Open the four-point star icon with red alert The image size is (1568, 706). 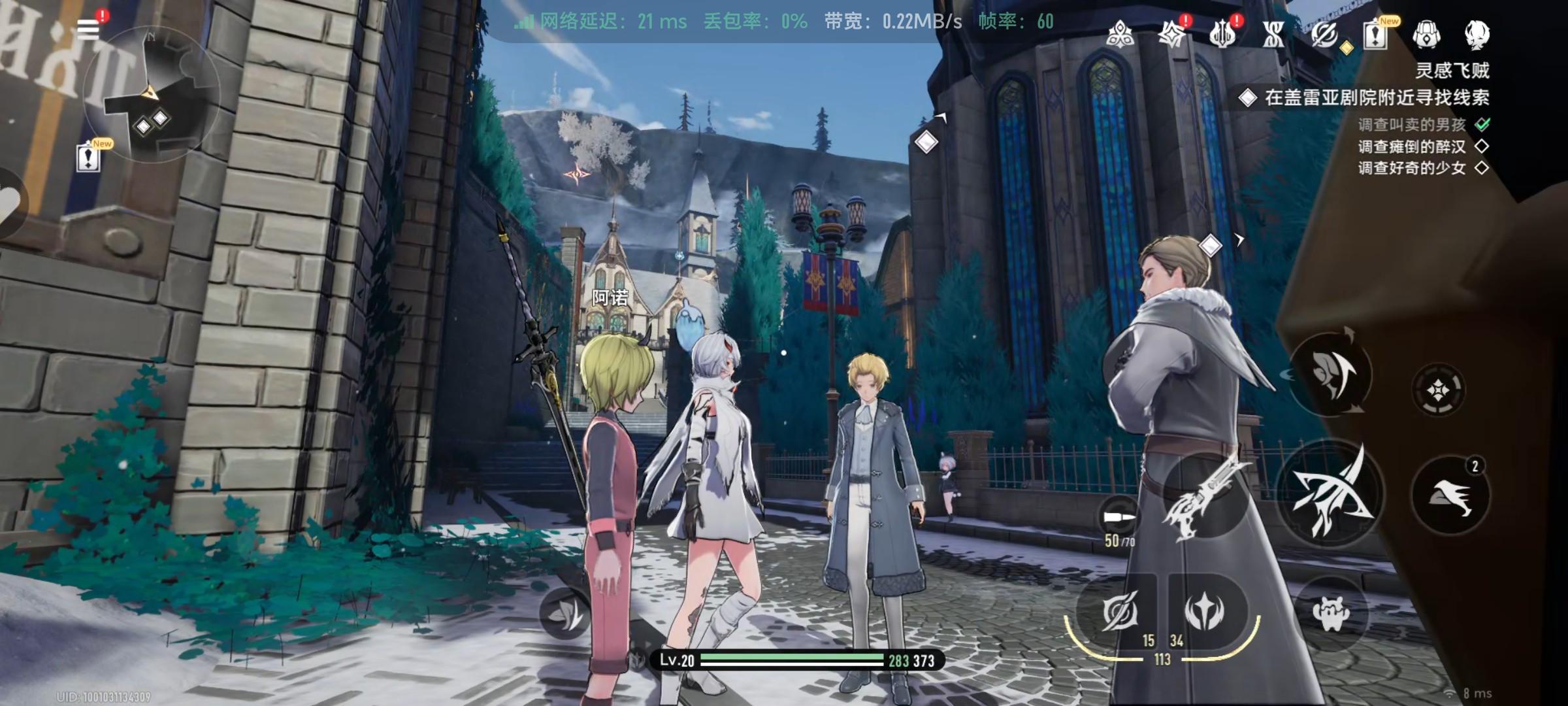coord(1171,34)
